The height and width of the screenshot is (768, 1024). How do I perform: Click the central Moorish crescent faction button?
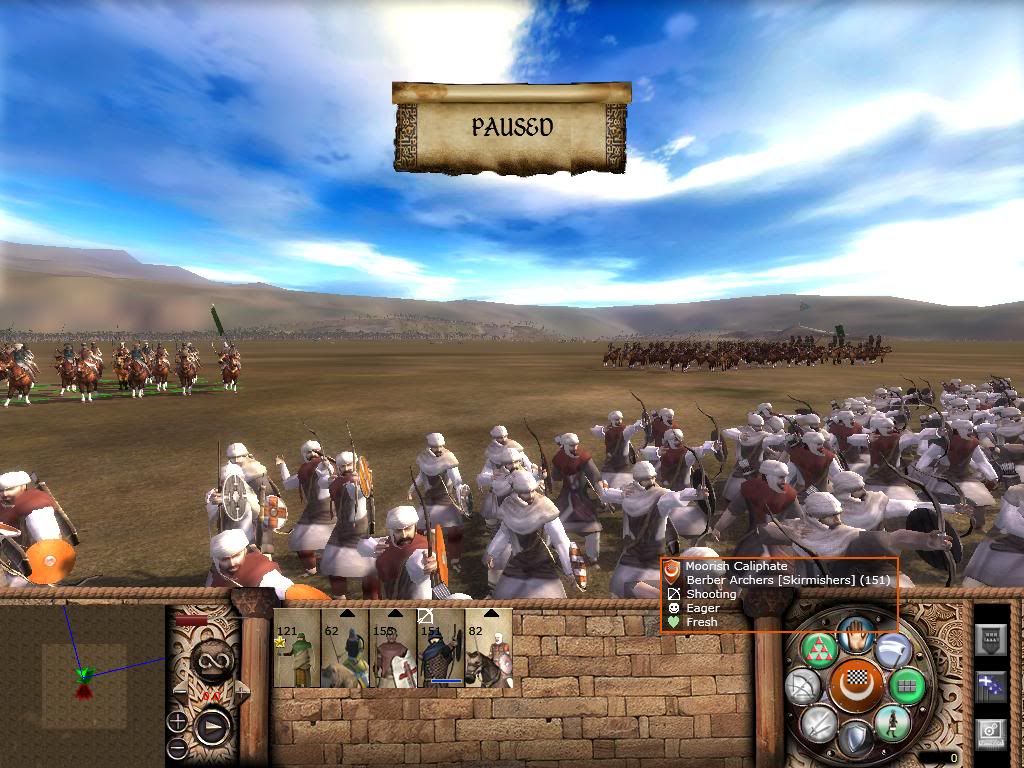(856, 686)
